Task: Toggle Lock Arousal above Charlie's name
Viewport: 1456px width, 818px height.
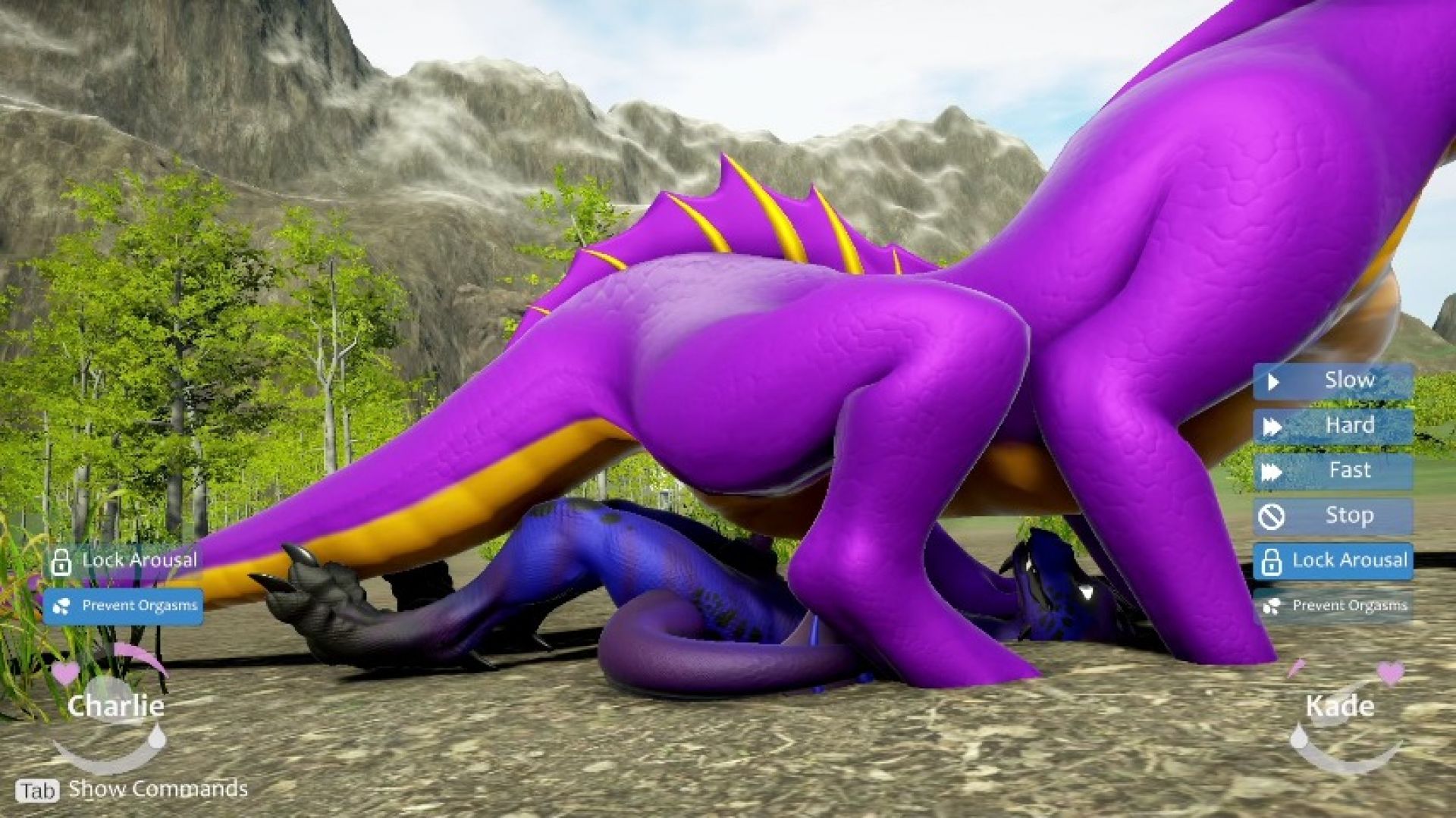Action: coord(123,561)
